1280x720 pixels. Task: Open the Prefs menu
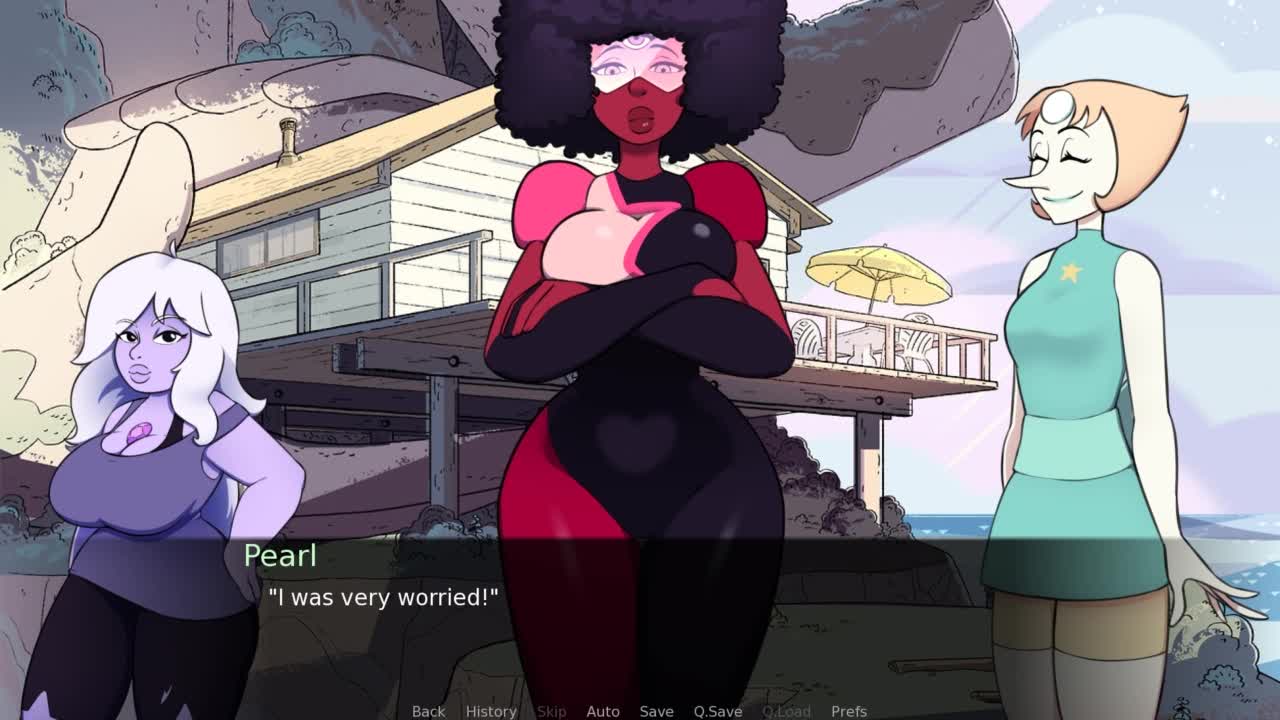coord(849,711)
